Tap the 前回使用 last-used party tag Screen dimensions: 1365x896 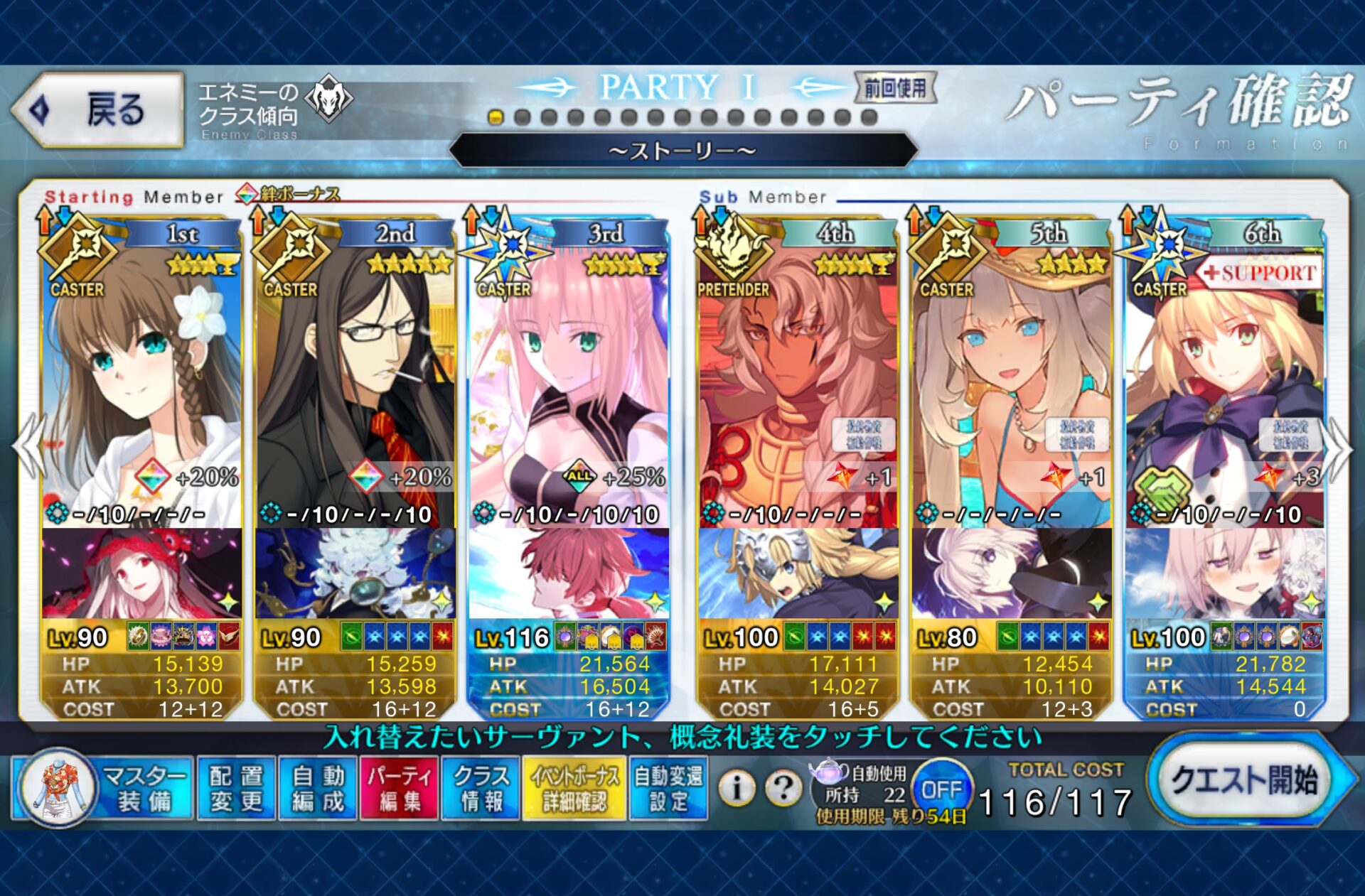coord(895,89)
